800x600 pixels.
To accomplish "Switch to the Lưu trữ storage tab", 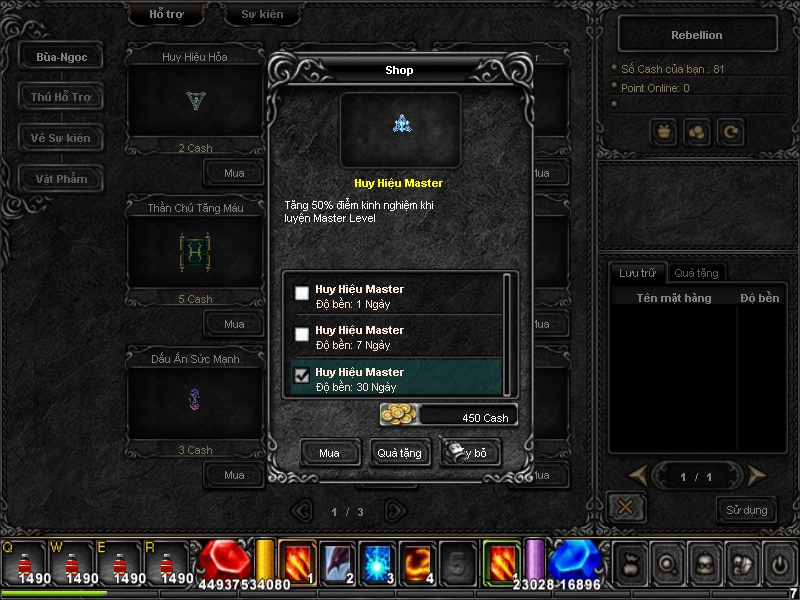I will [637, 272].
